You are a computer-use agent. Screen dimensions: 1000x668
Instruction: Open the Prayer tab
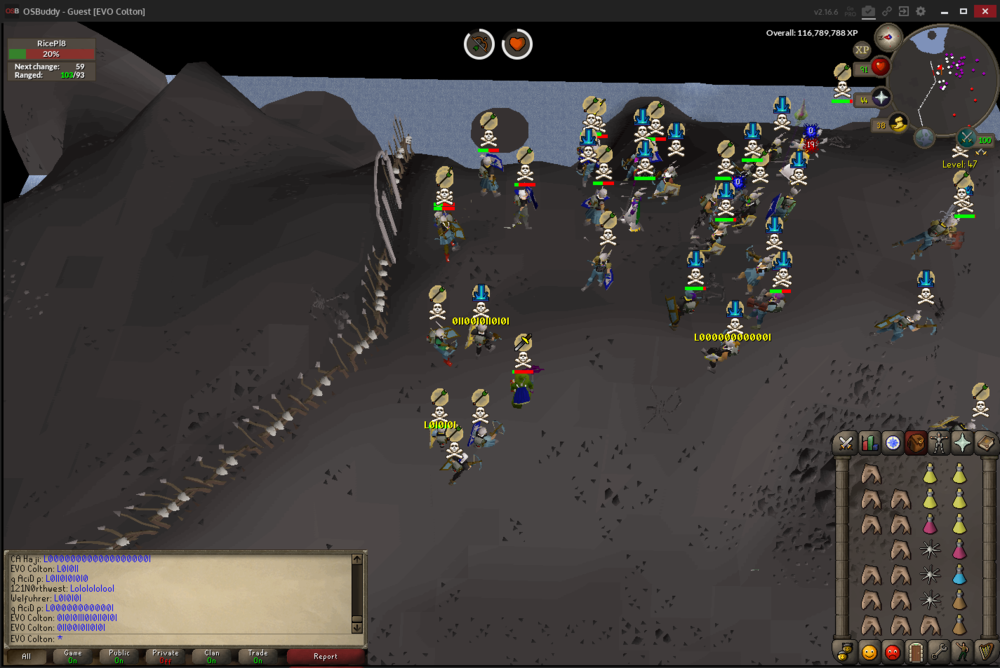point(962,443)
